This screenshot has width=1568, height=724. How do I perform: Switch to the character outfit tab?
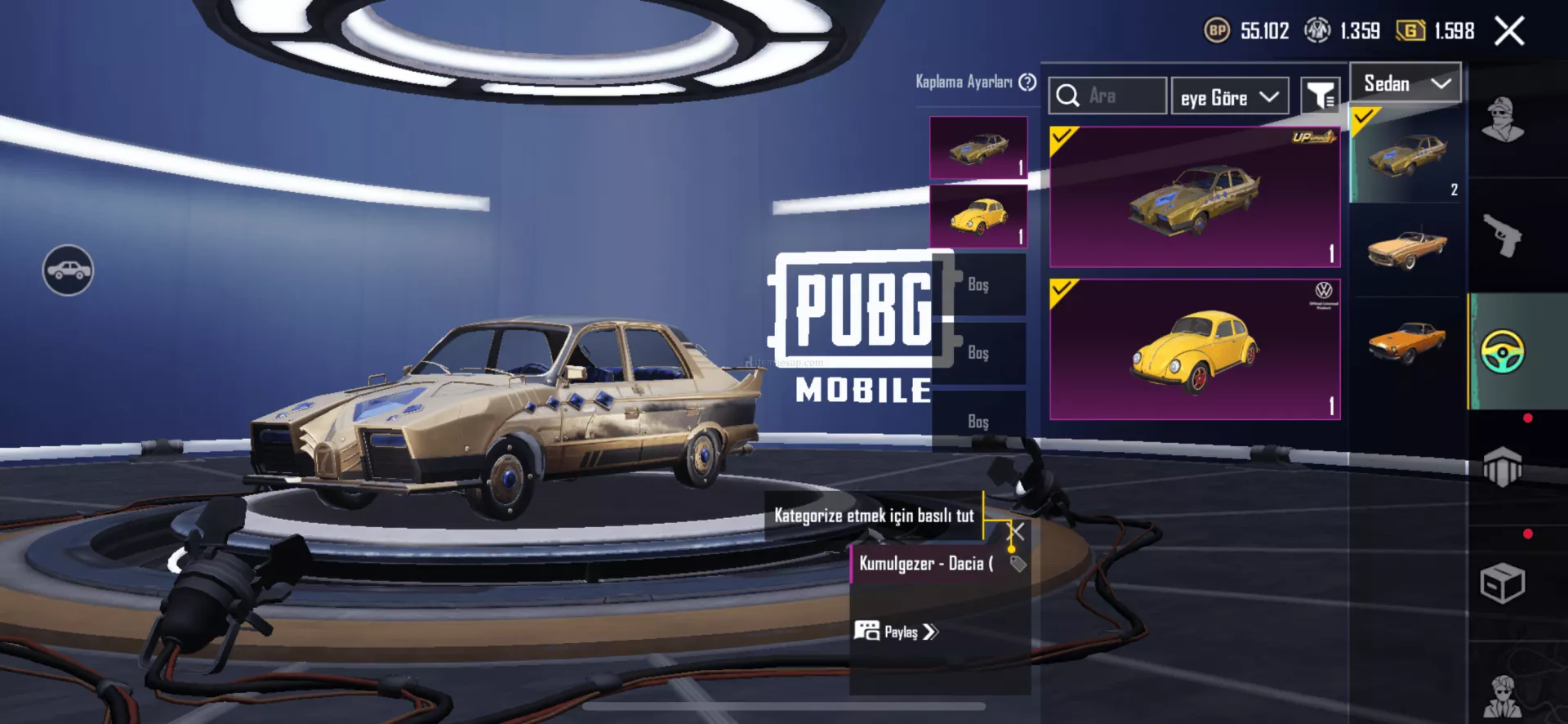point(1503,120)
